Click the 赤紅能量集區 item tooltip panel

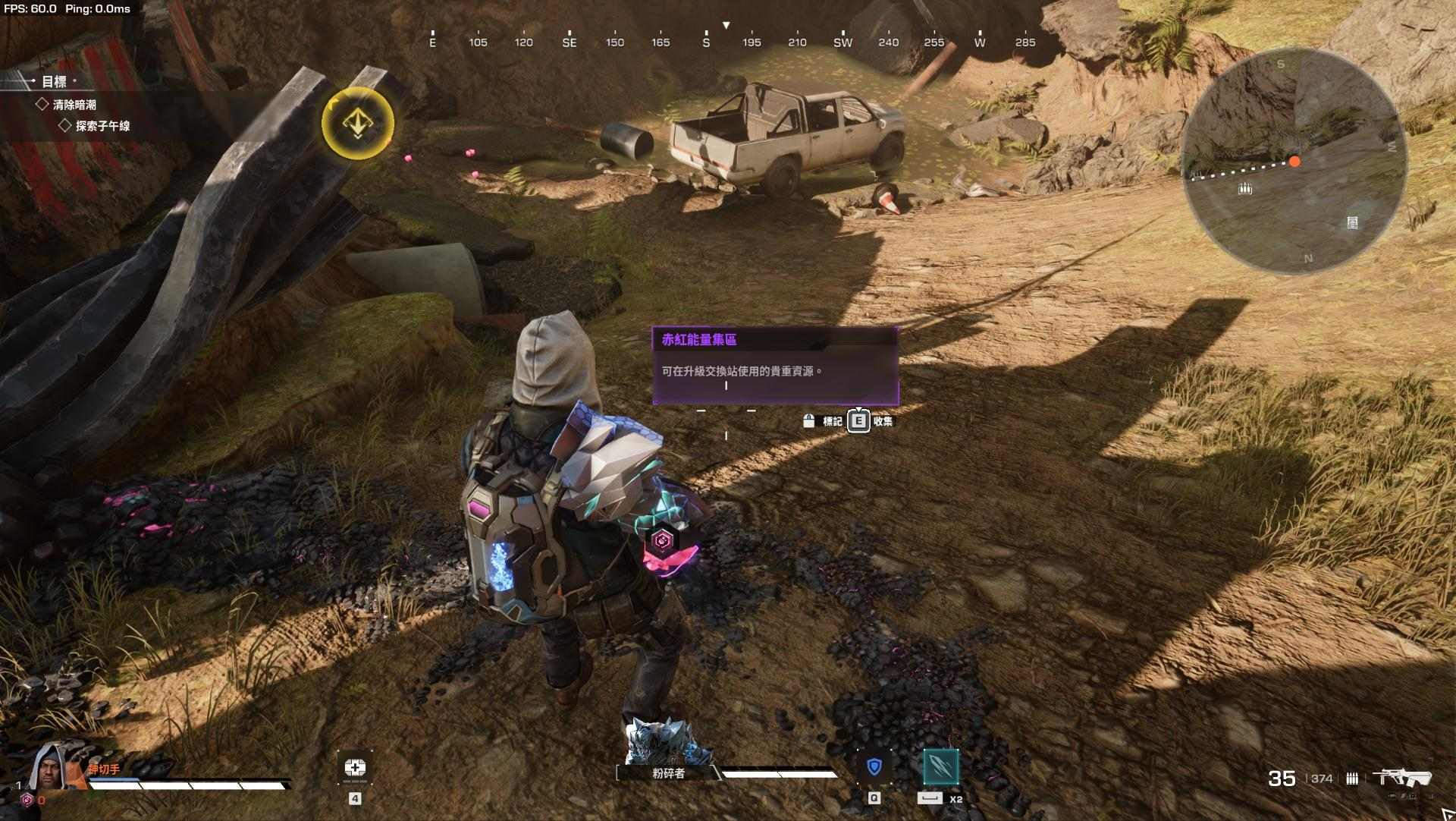775,366
